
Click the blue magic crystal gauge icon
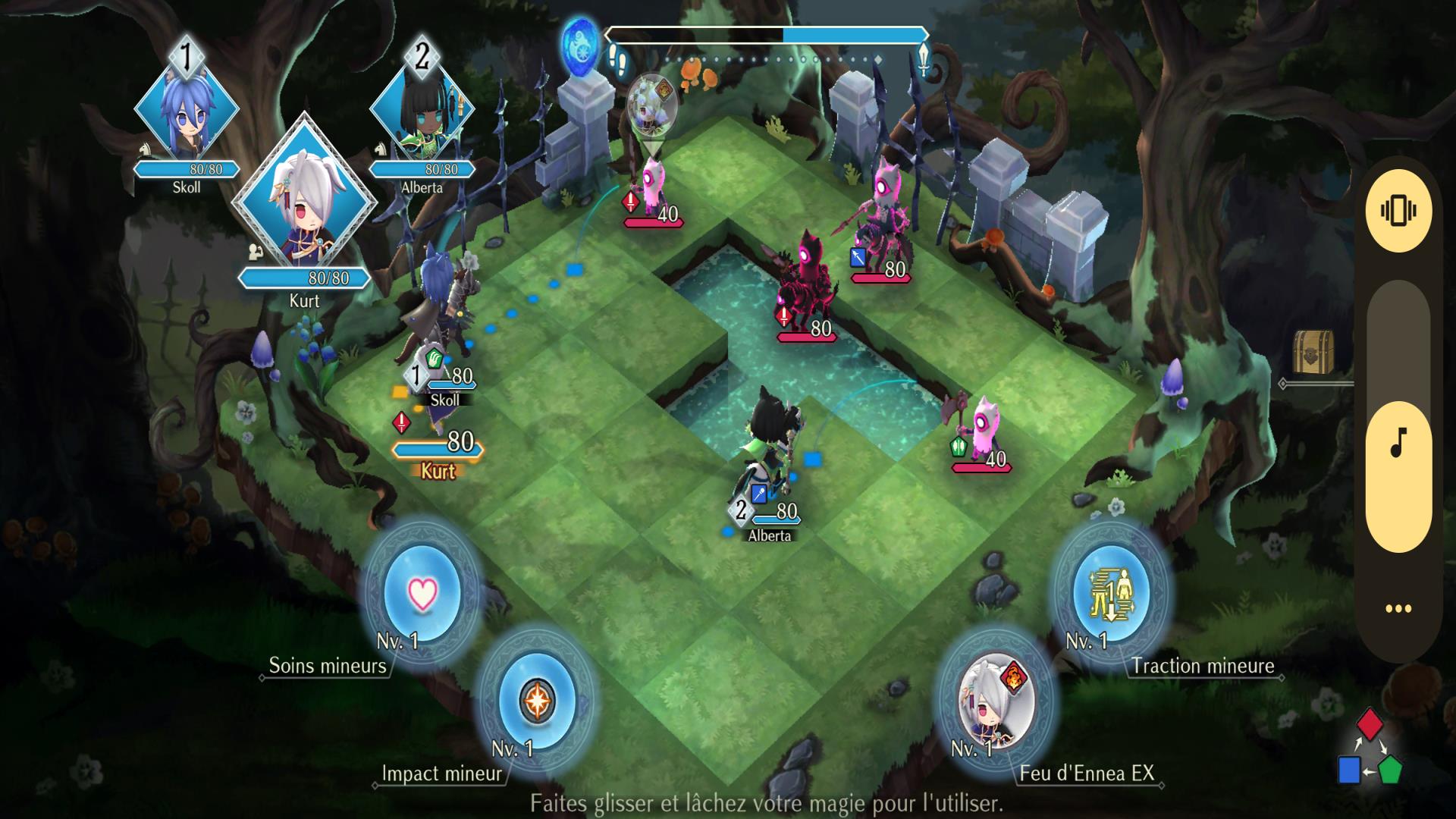579,44
